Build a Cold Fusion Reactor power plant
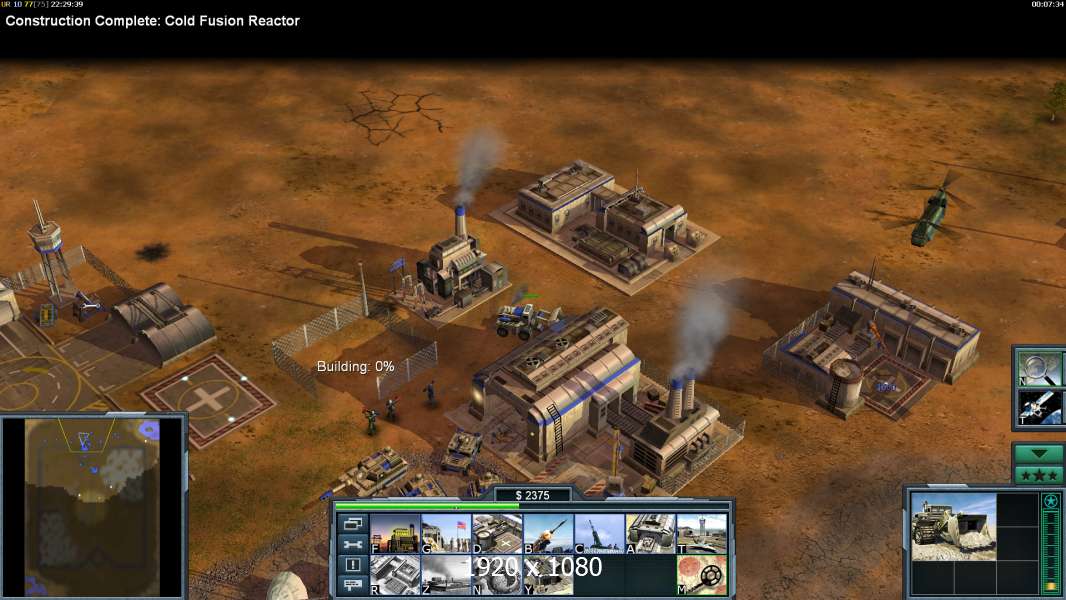 [394, 534]
